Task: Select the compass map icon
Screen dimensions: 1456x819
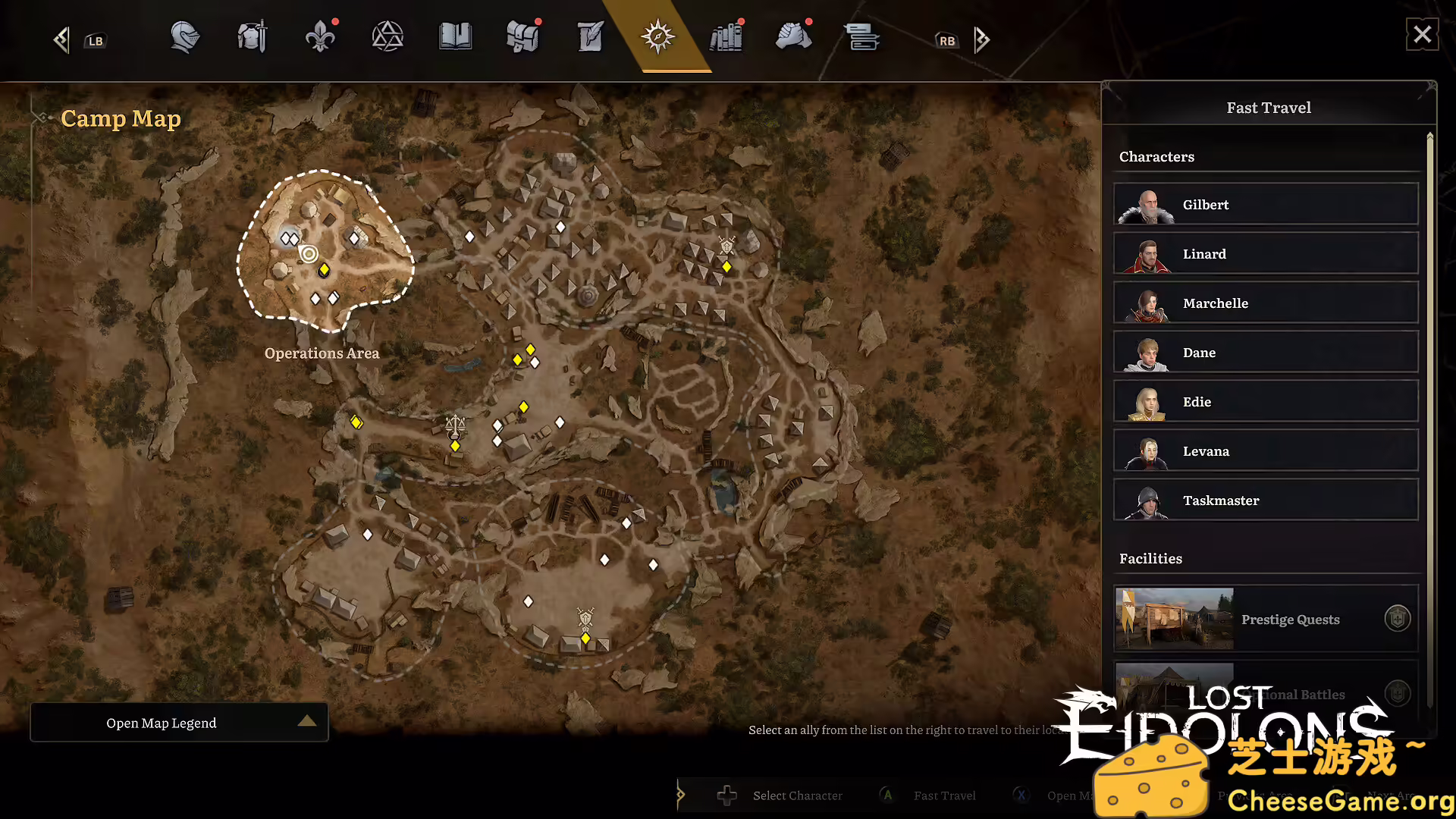Action: point(657,36)
